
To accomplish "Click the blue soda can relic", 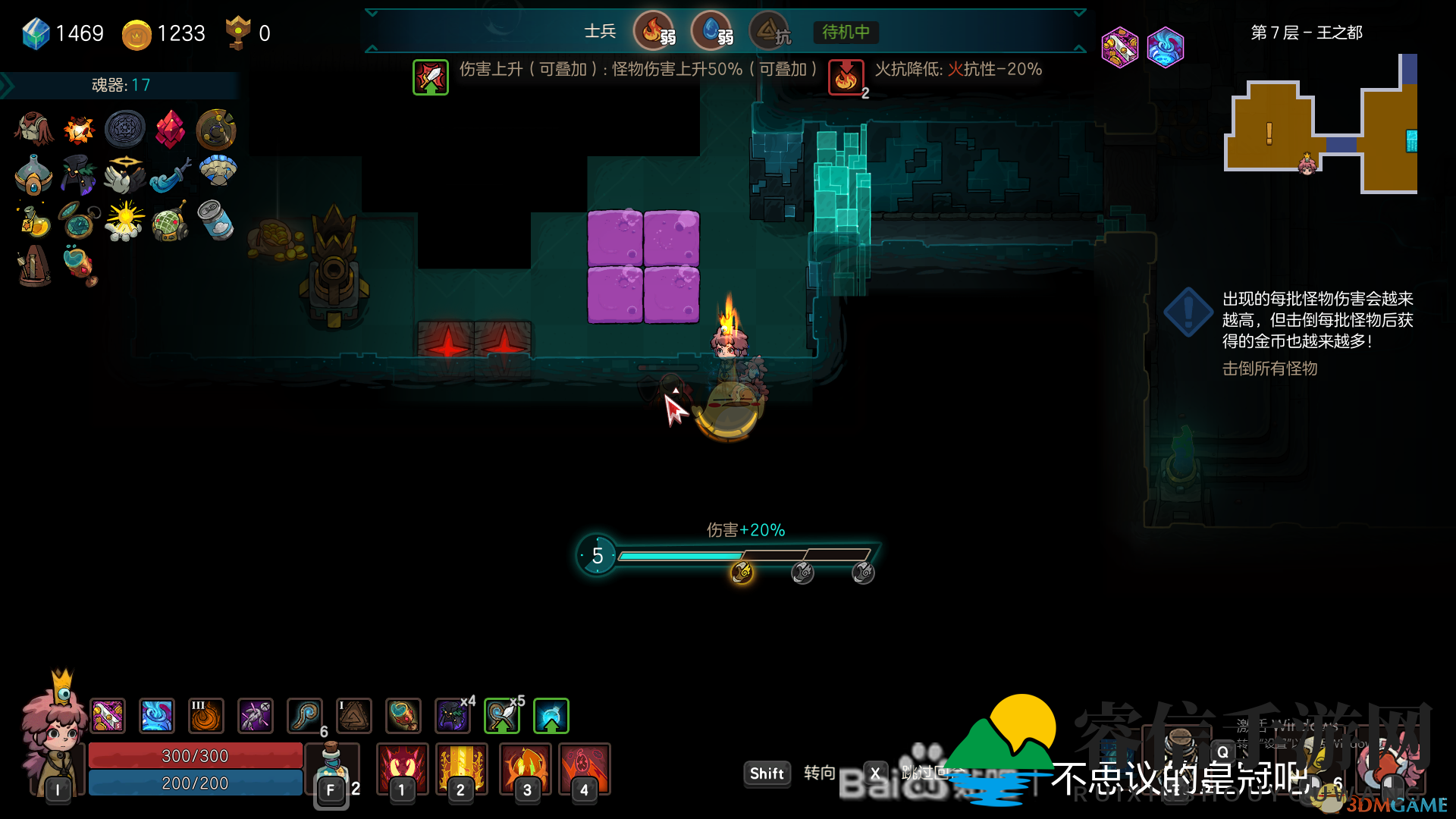I will pos(215,220).
